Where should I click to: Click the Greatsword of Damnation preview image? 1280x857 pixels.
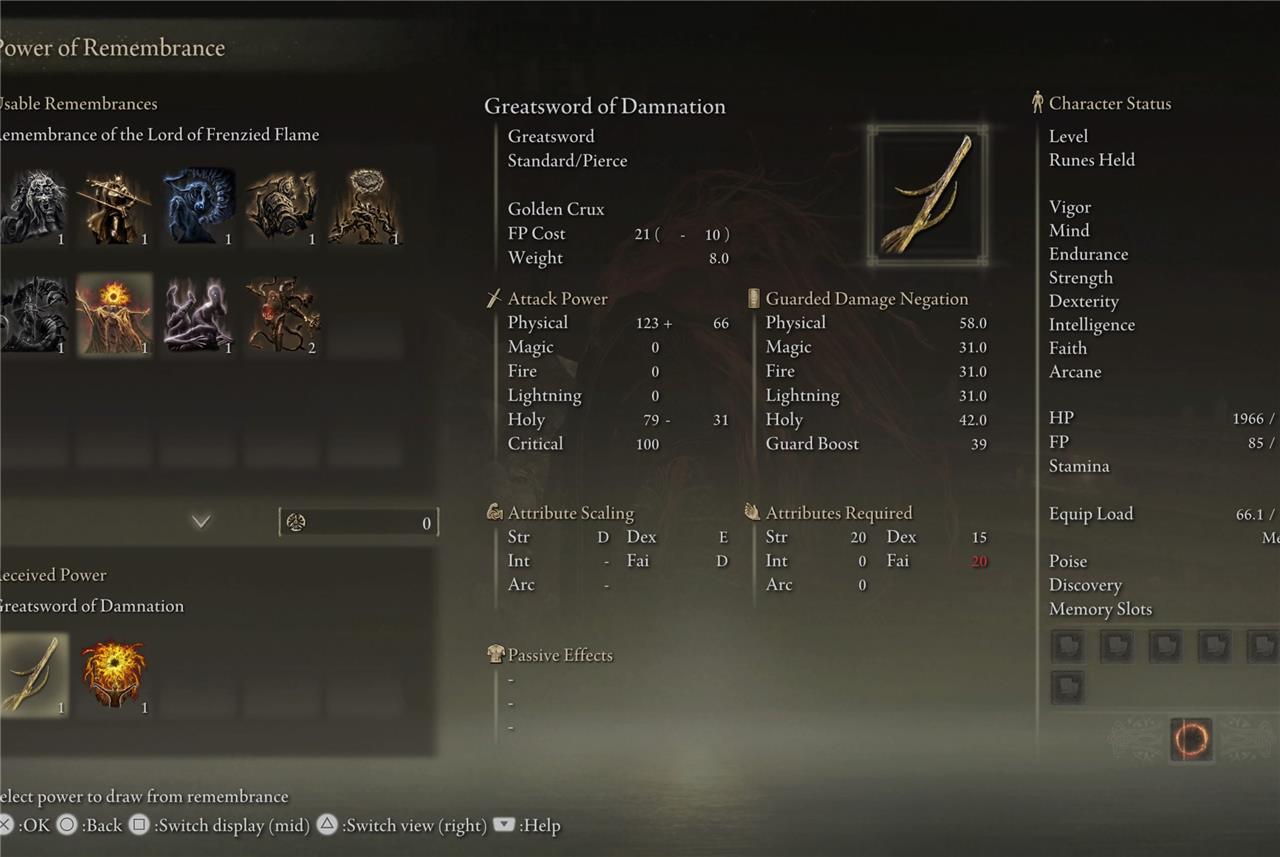927,196
